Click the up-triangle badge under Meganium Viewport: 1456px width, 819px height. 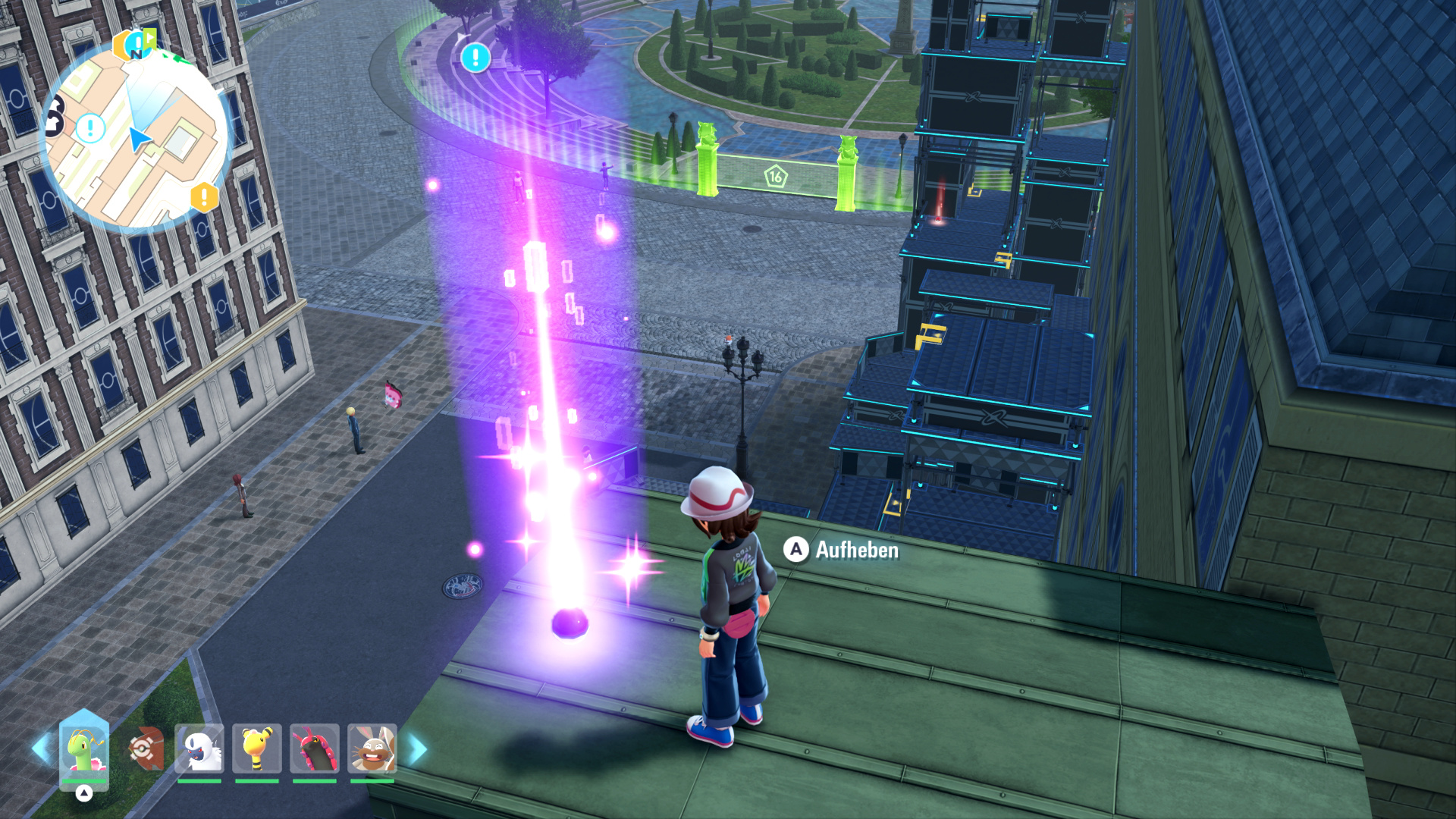pos(84,793)
